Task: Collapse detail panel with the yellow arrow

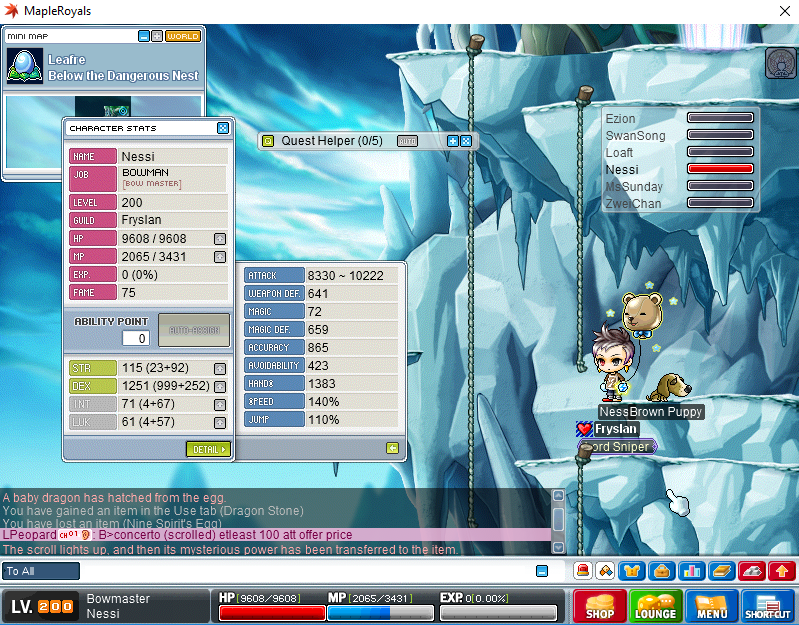Action: tap(392, 448)
